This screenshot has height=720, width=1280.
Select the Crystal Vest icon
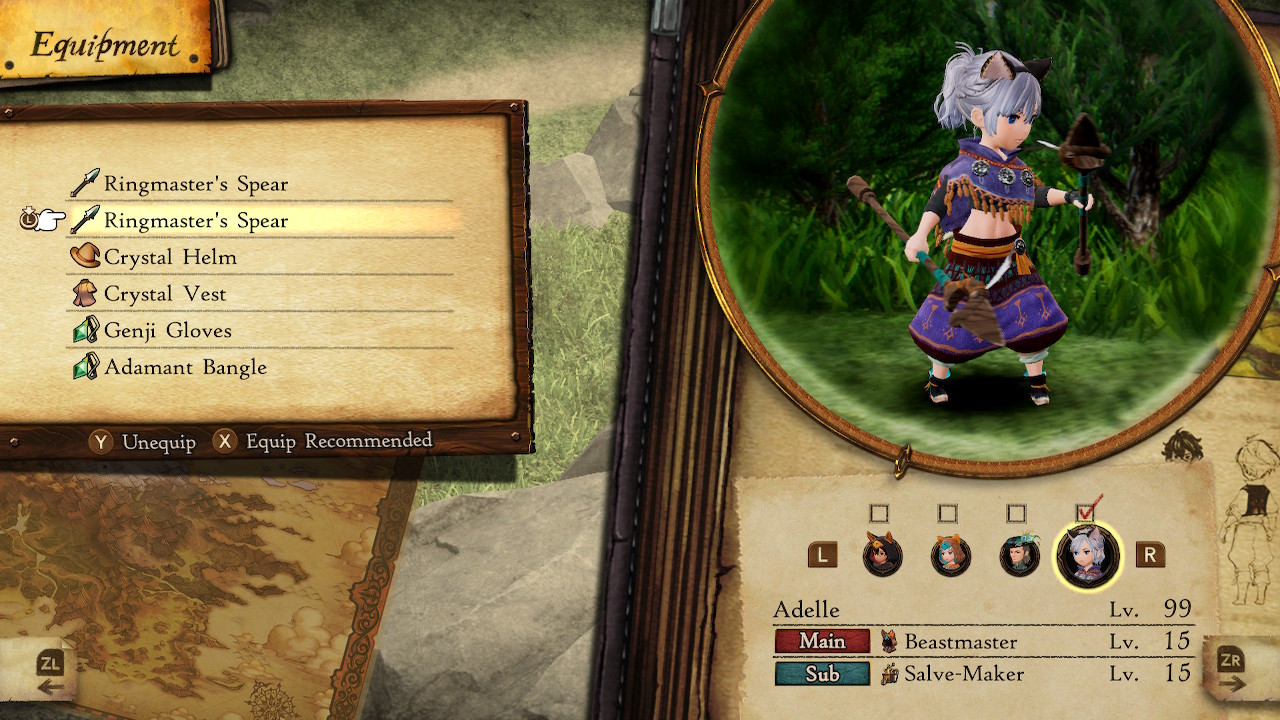click(x=85, y=293)
